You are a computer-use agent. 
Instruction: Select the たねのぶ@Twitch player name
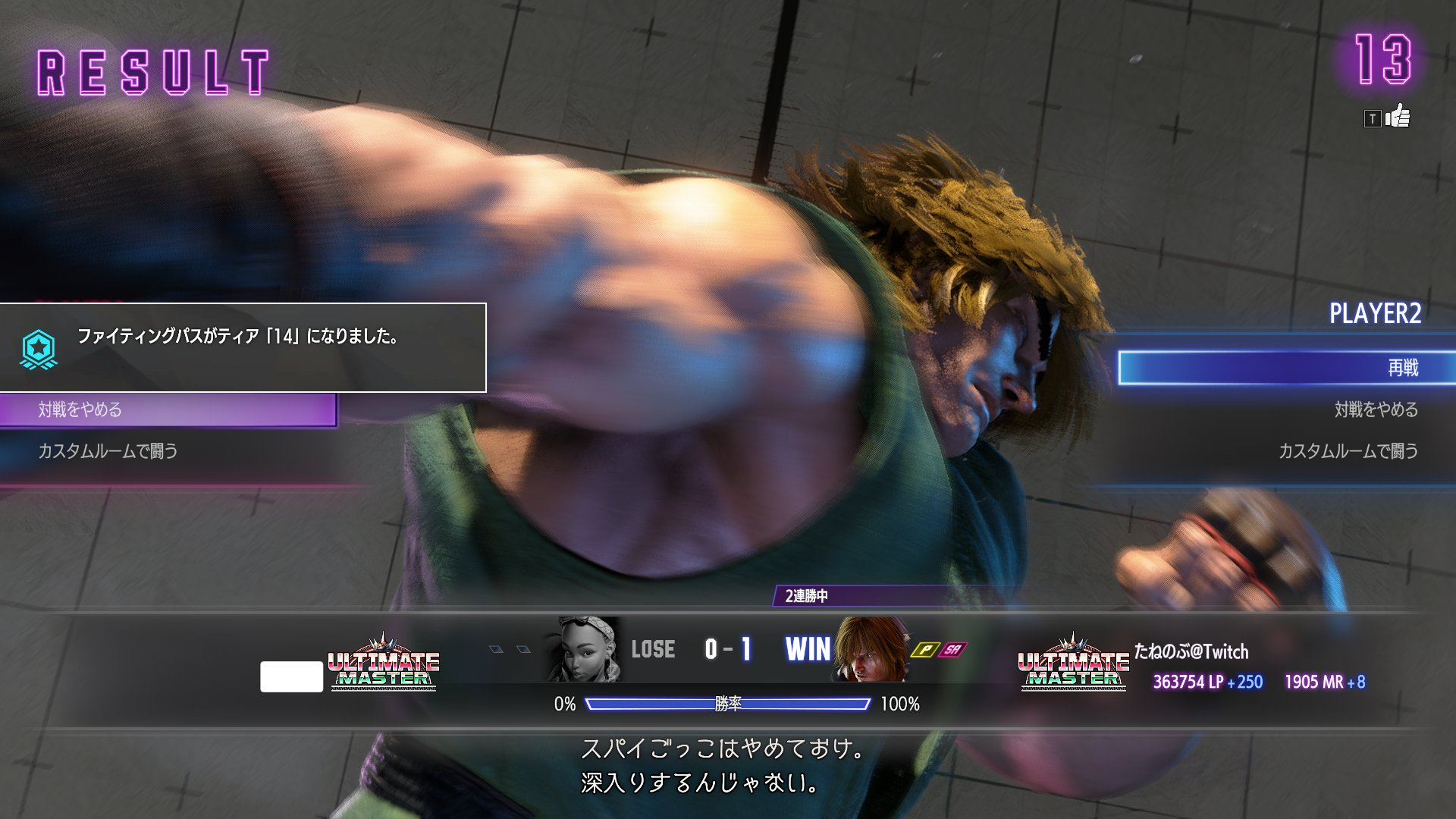(1191, 651)
